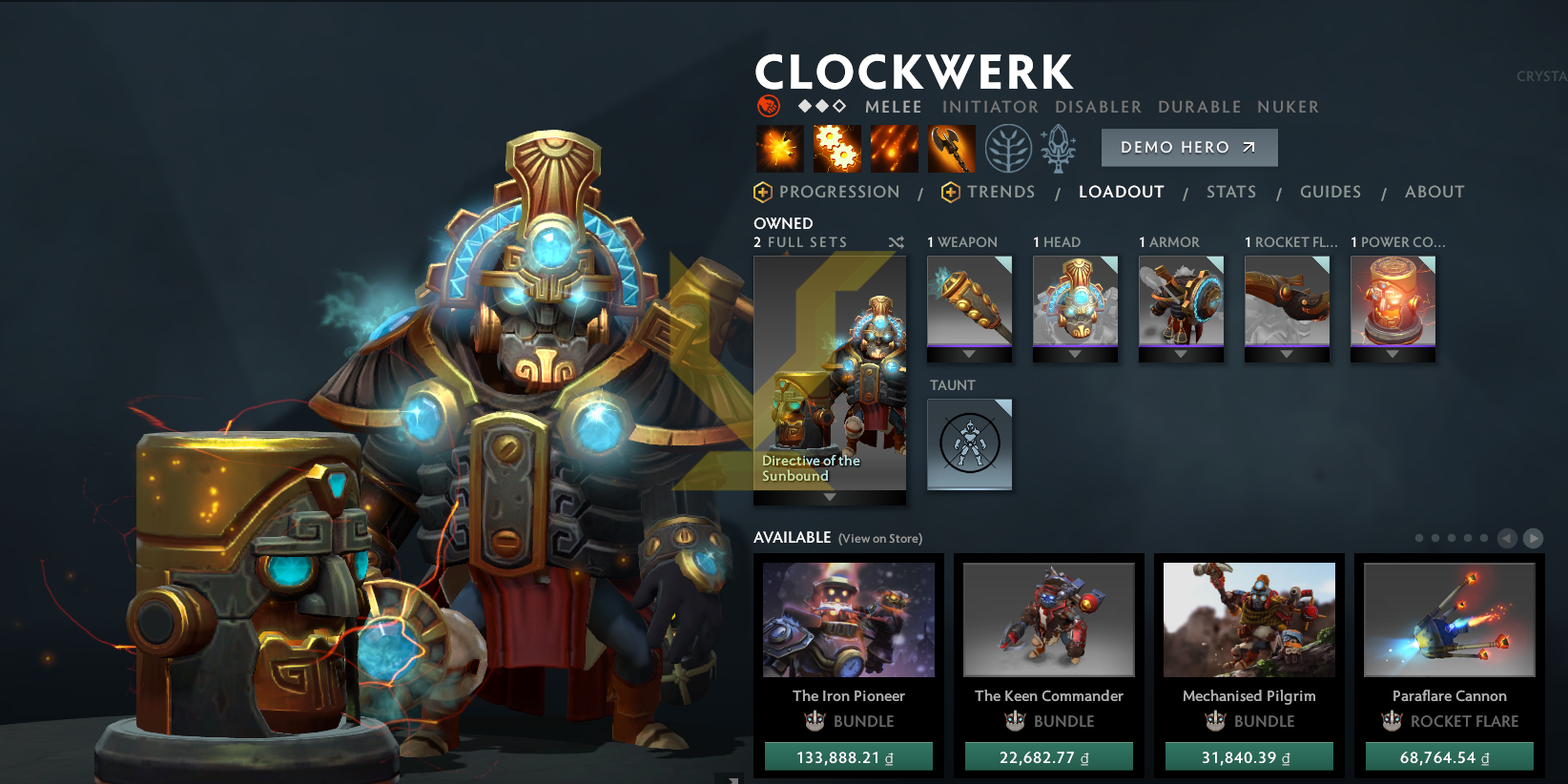The height and width of the screenshot is (784, 1568).
Task: Click the next page arrow for available items
Action: pos(1534,538)
